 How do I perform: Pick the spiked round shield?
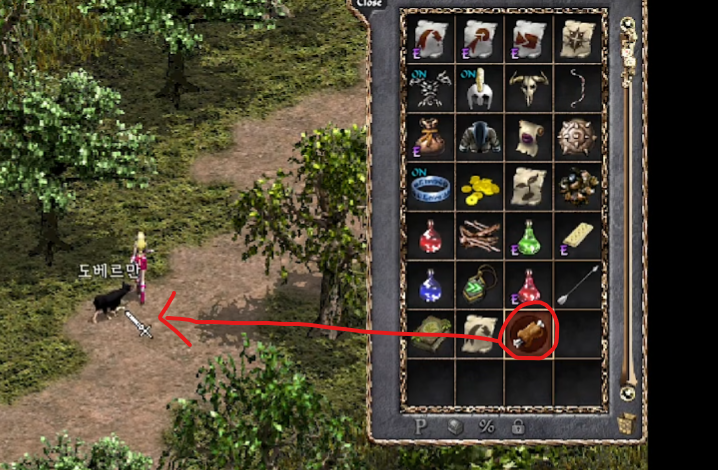click(578, 137)
